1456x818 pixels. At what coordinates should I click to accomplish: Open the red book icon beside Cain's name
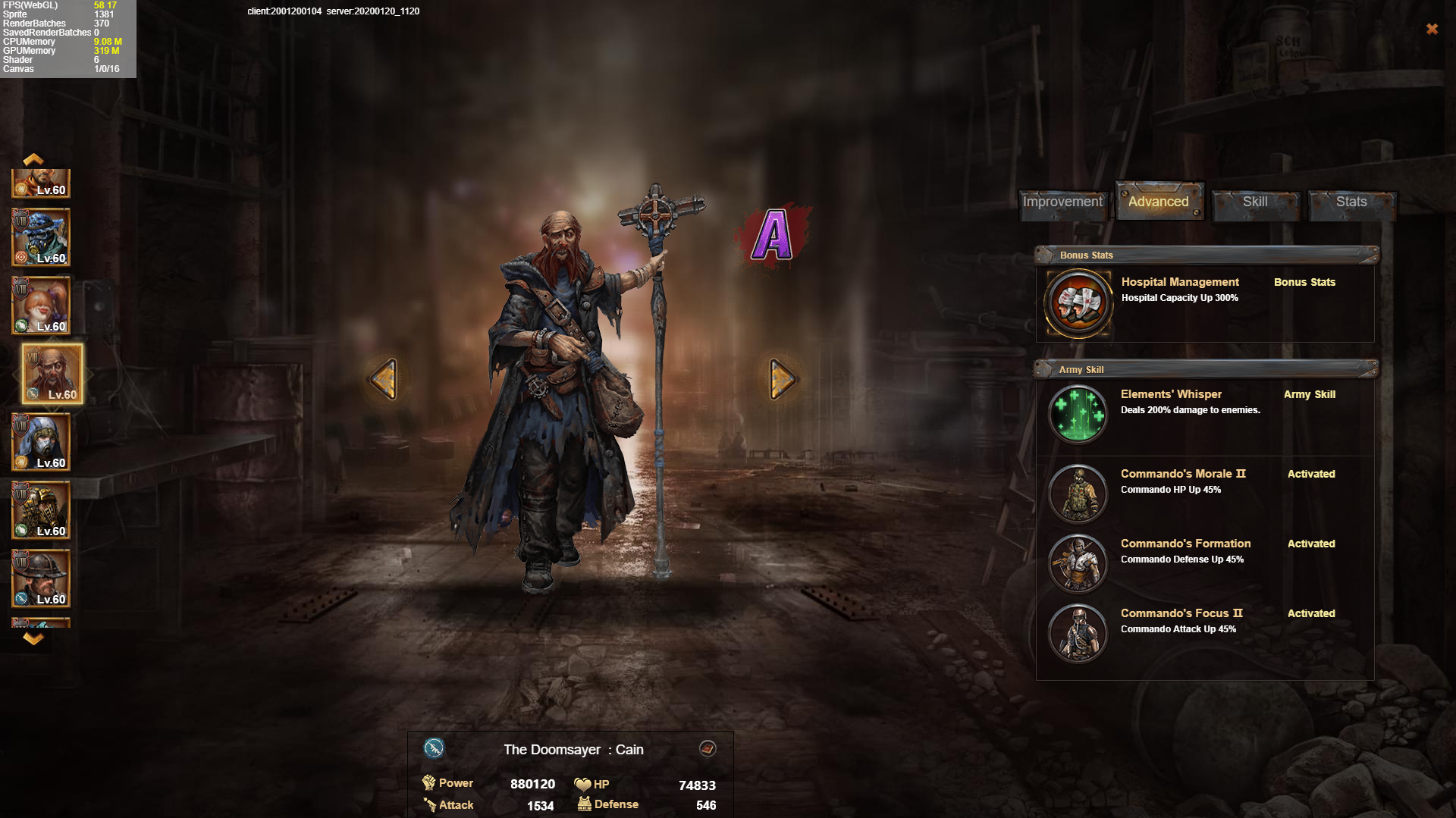pyautogui.click(x=708, y=749)
